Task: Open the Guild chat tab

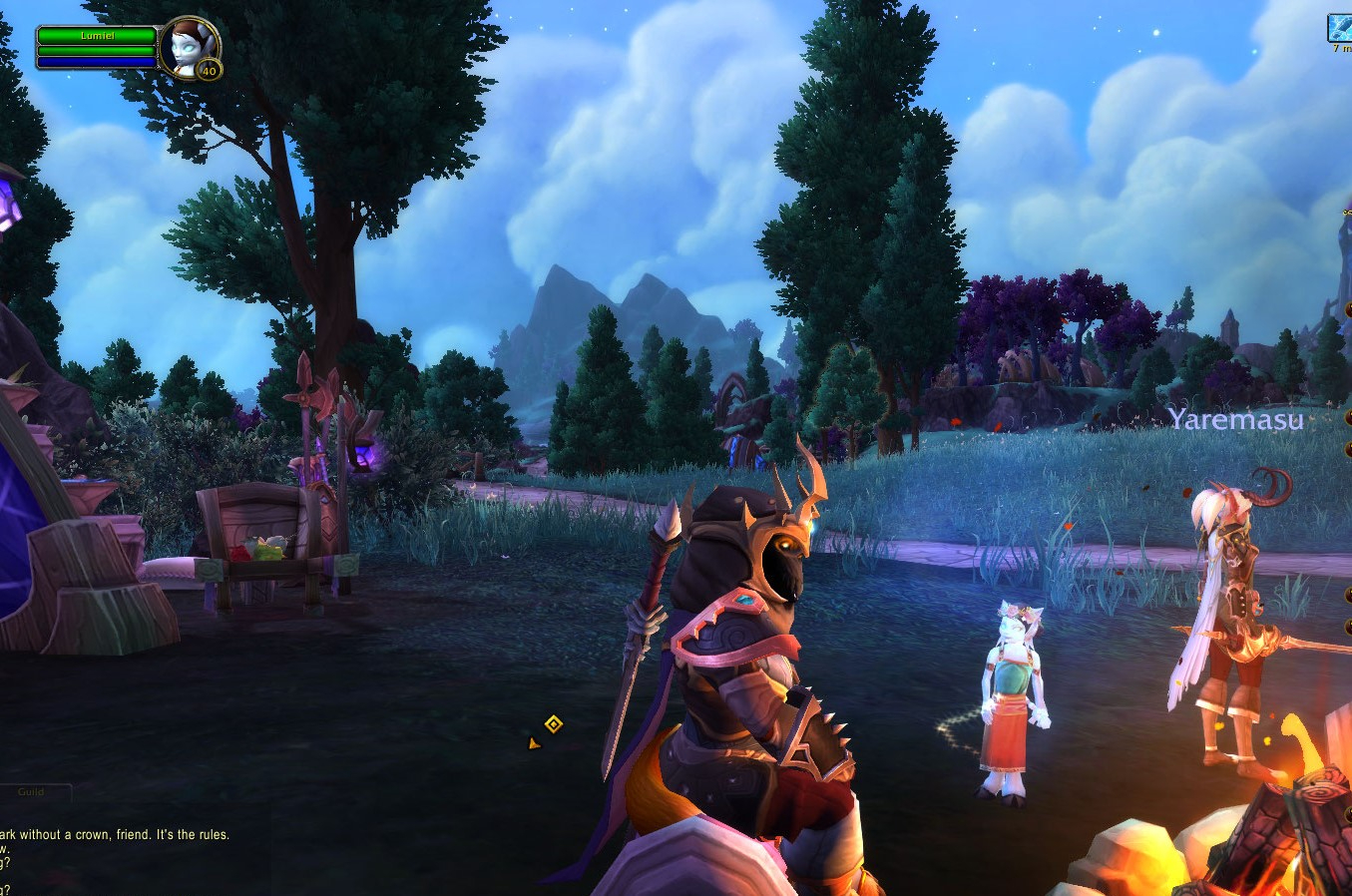Action: [x=33, y=792]
